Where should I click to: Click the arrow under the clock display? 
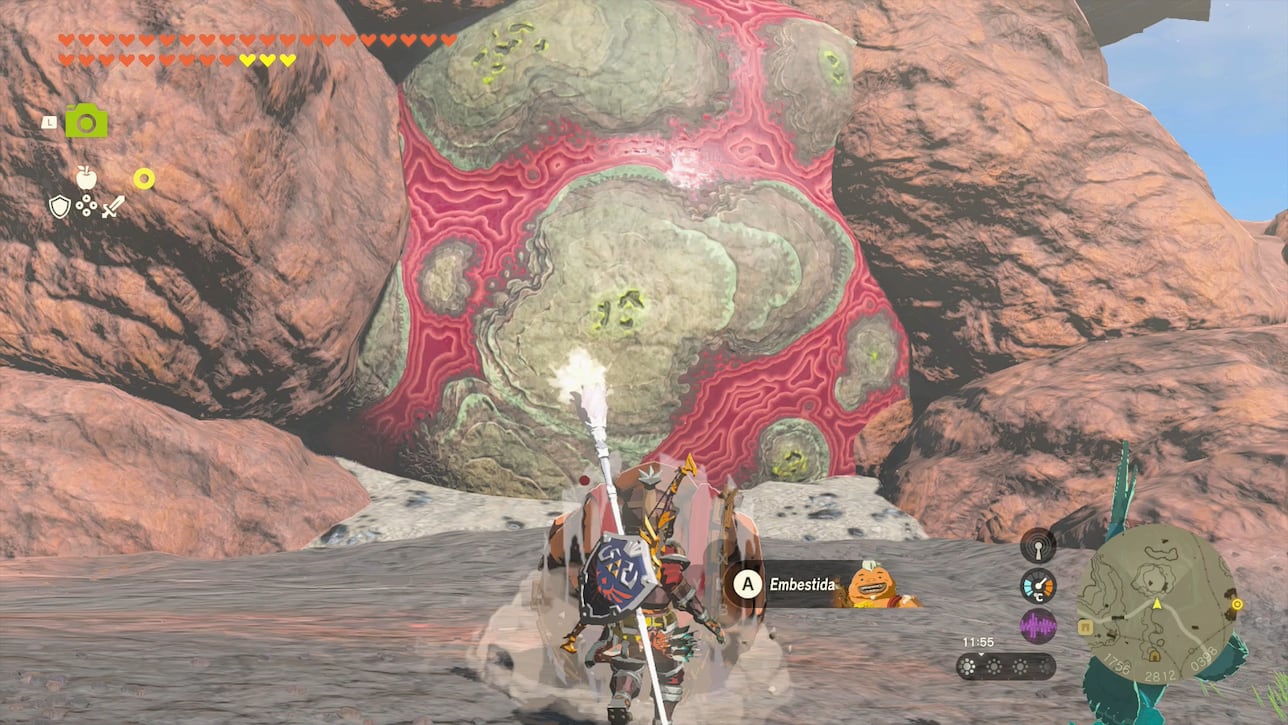point(981,654)
